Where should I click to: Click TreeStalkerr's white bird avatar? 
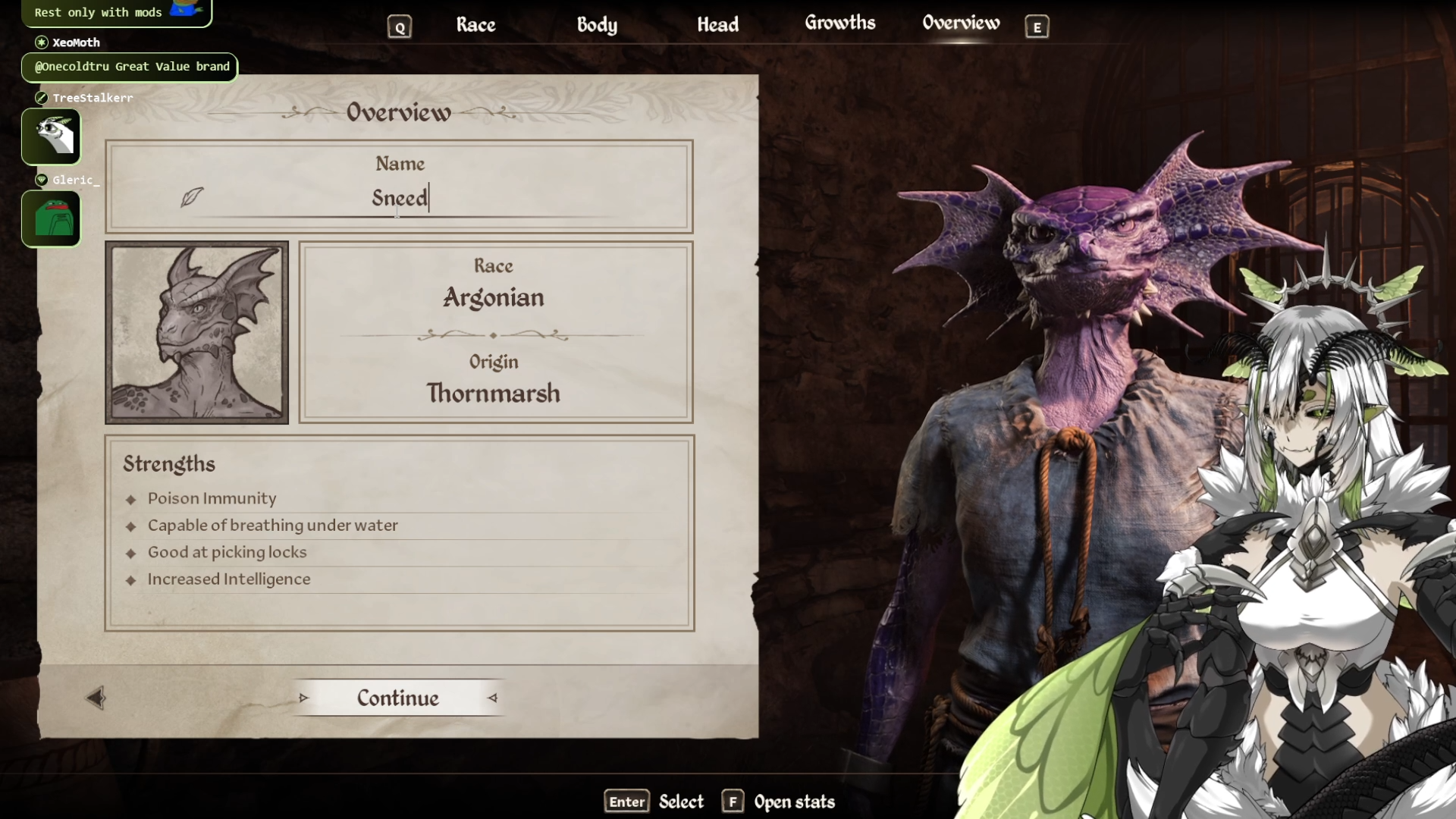coord(52,136)
